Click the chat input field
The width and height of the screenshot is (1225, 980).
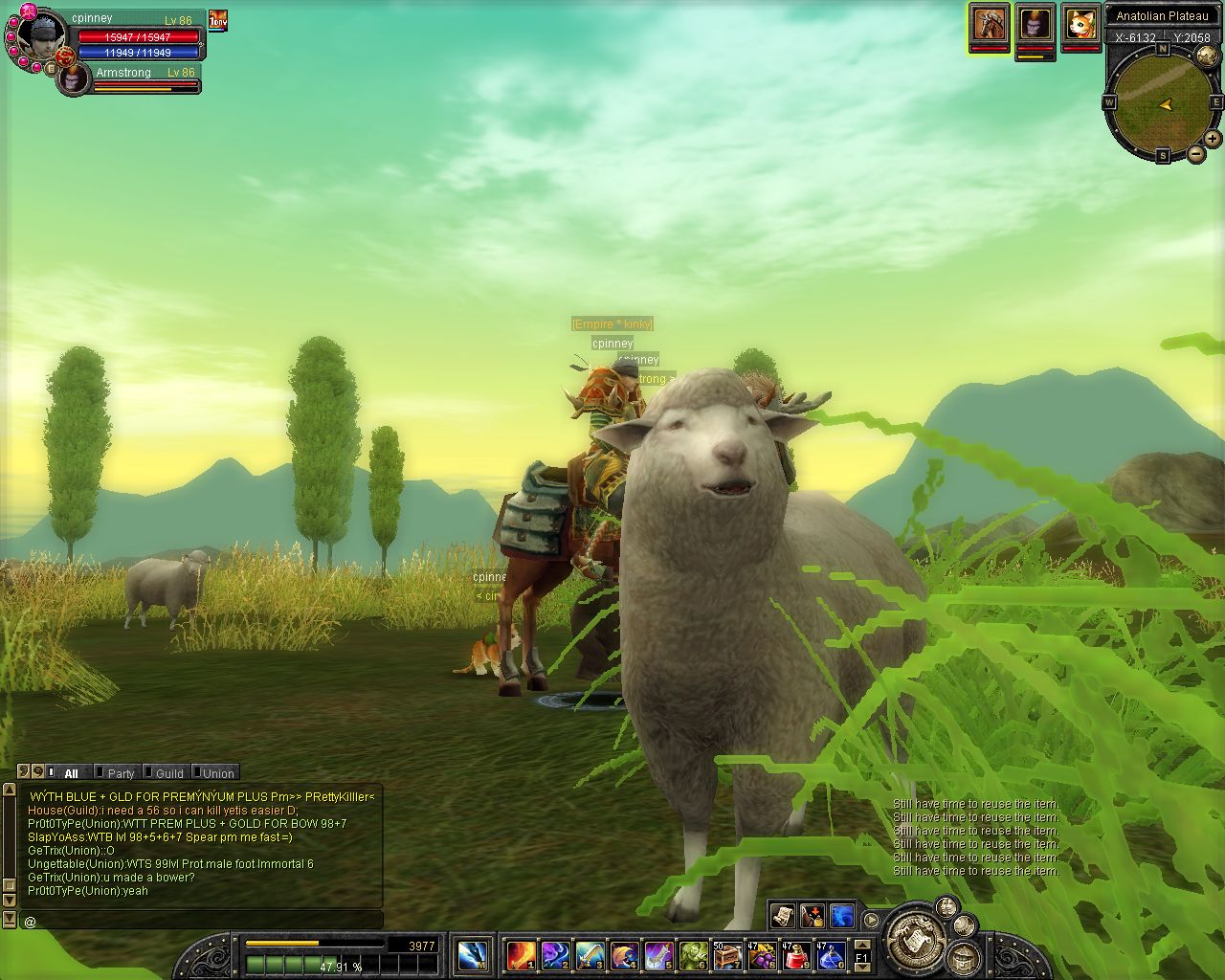tap(201, 921)
